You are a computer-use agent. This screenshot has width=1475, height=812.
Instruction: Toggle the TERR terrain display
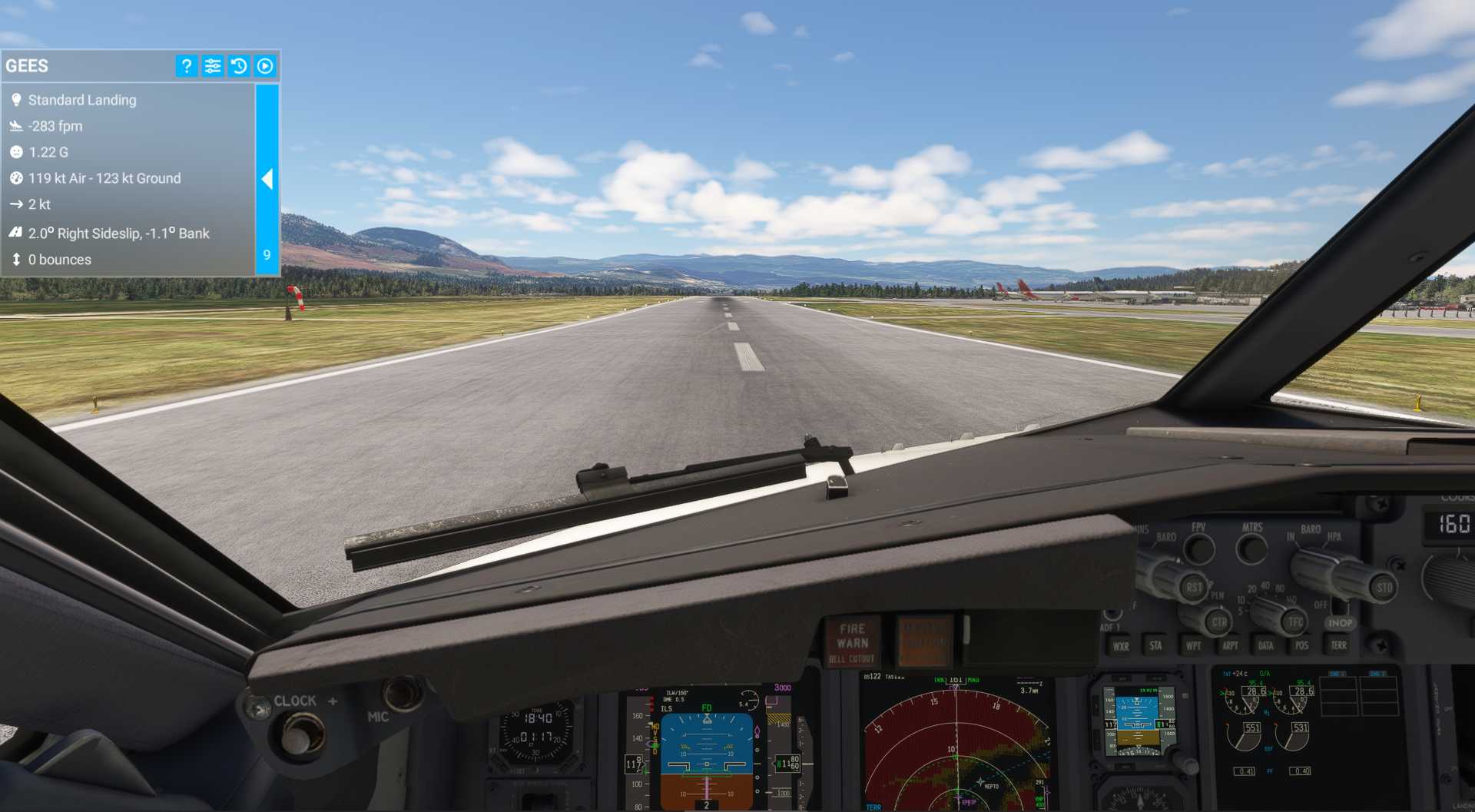pos(1340,645)
